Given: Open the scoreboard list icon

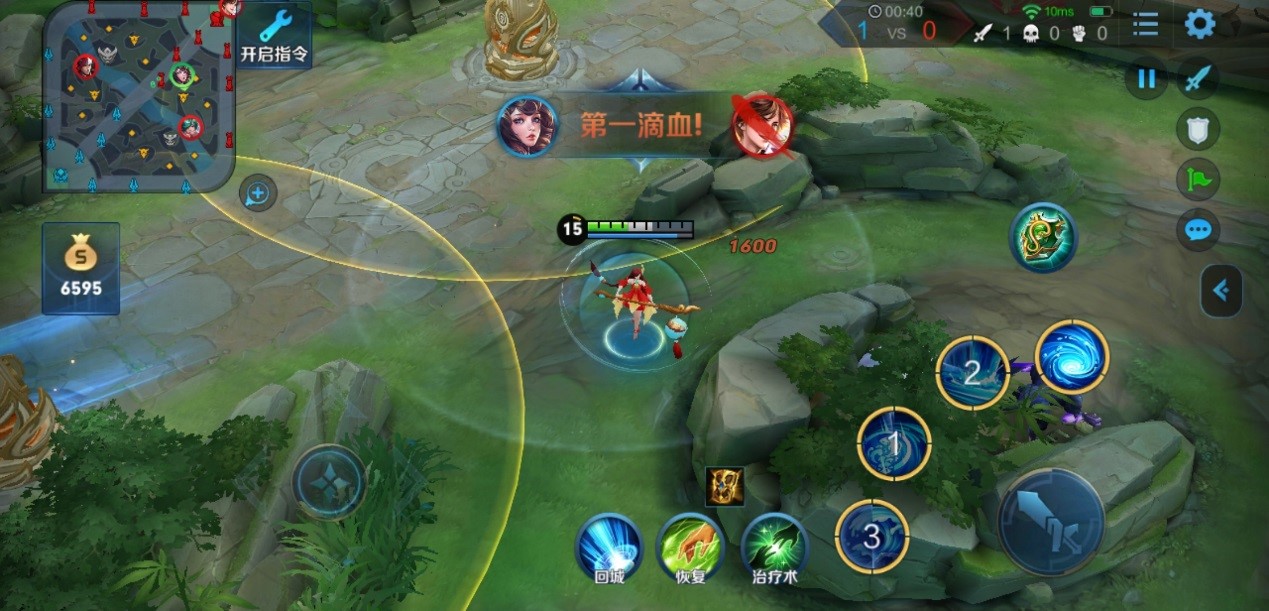Looking at the screenshot, I should [x=1146, y=24].
